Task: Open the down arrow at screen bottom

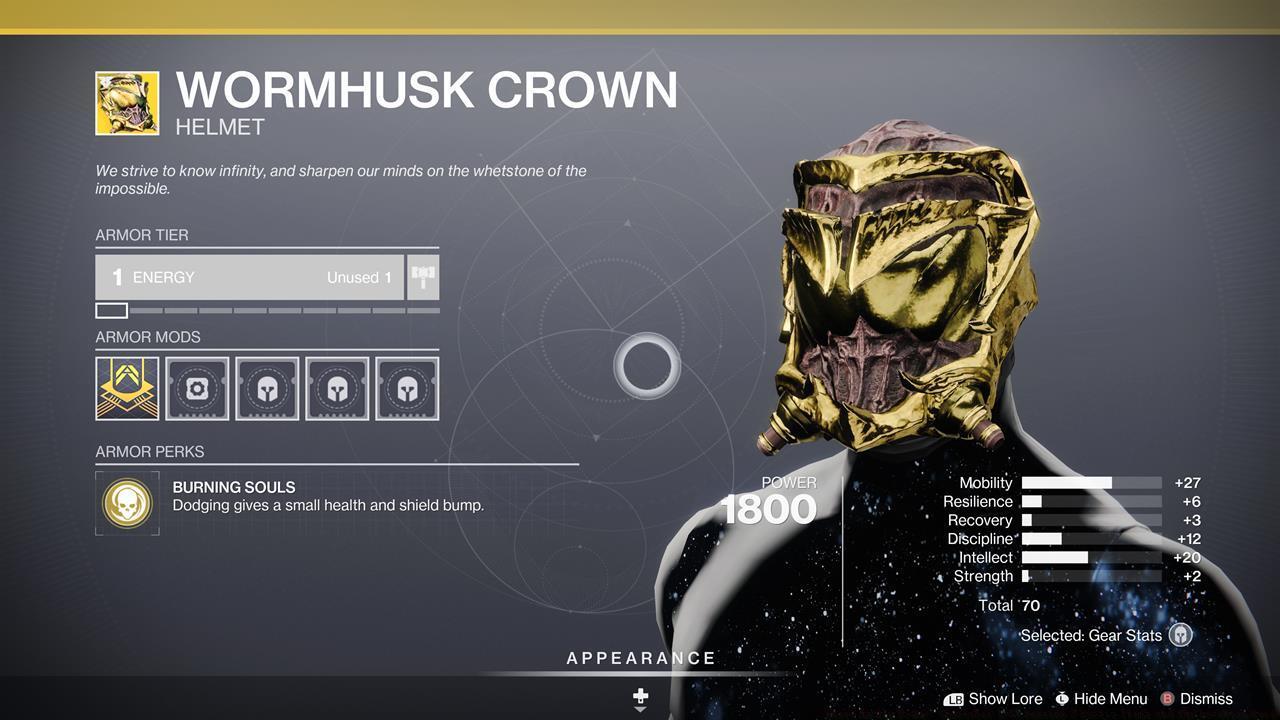Action: tap(639, 710)
